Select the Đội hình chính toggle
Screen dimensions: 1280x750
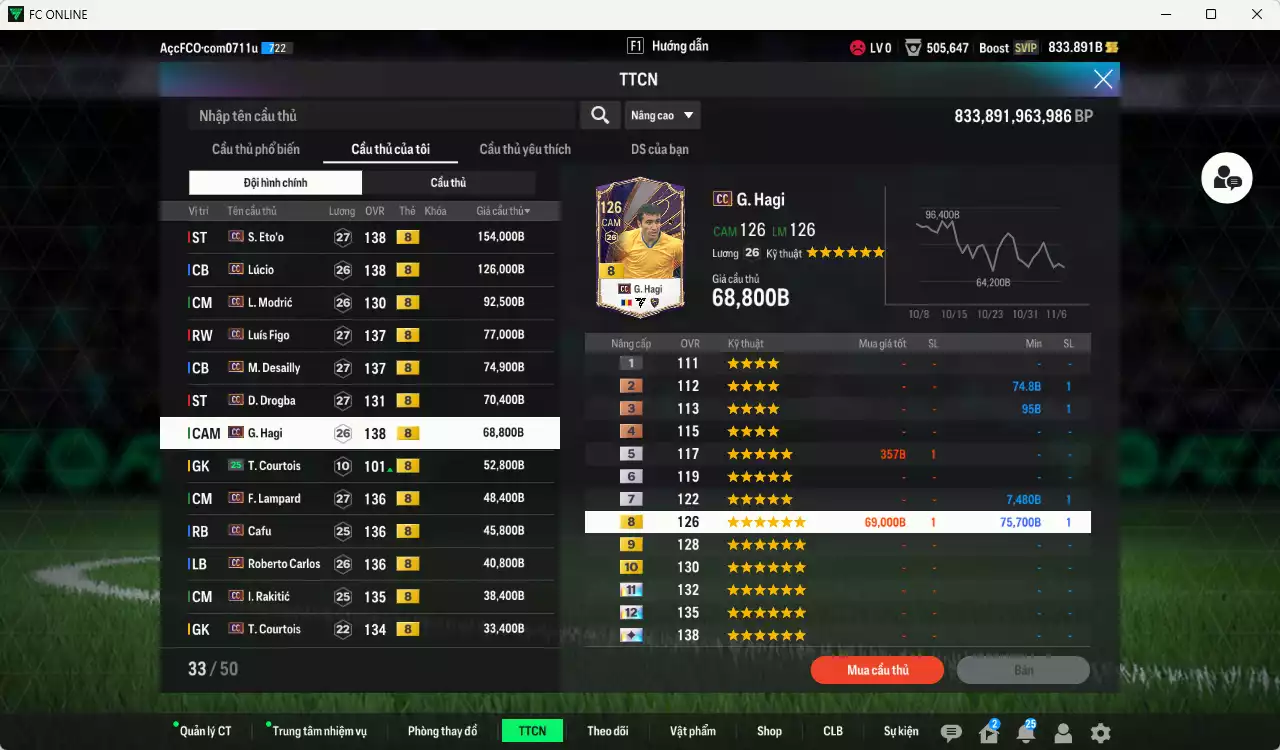click(x=275, y=182)
